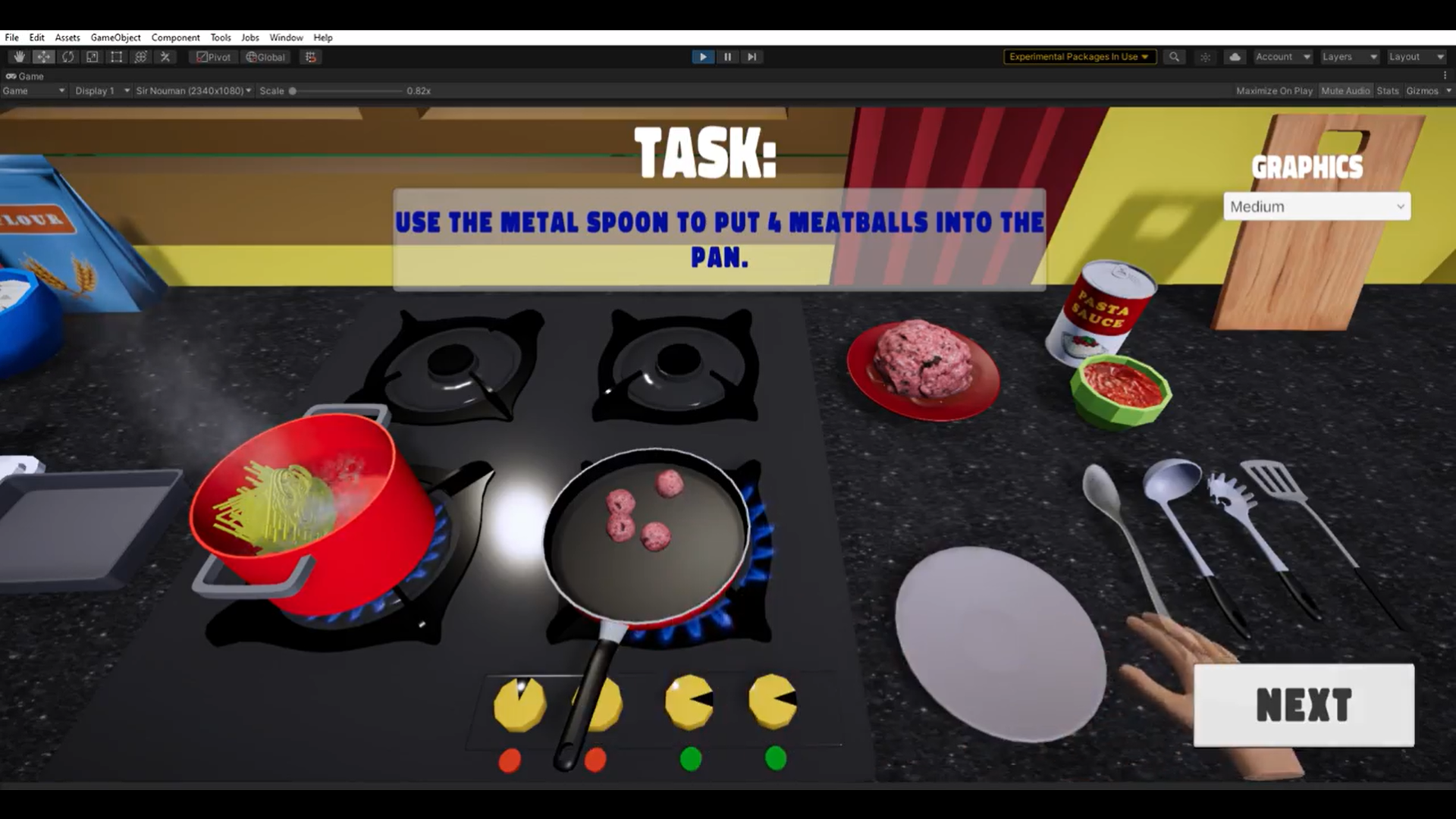The width and height of the screenshot is (1456, 819).
Task: Click the Unity play button
Action: [x=703, y=57]
